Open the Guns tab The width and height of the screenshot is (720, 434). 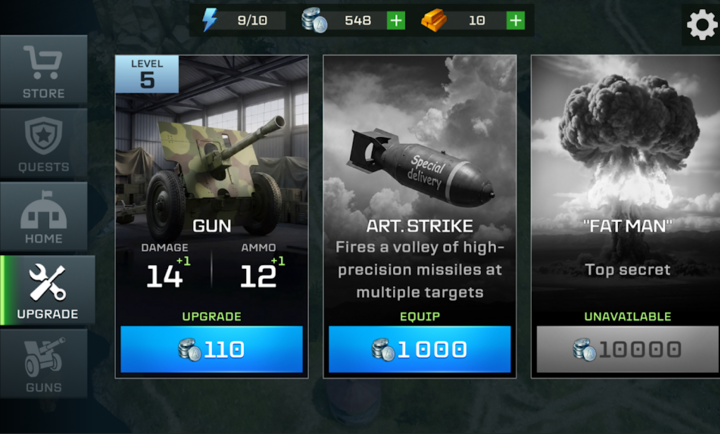(x=43, y=363)
